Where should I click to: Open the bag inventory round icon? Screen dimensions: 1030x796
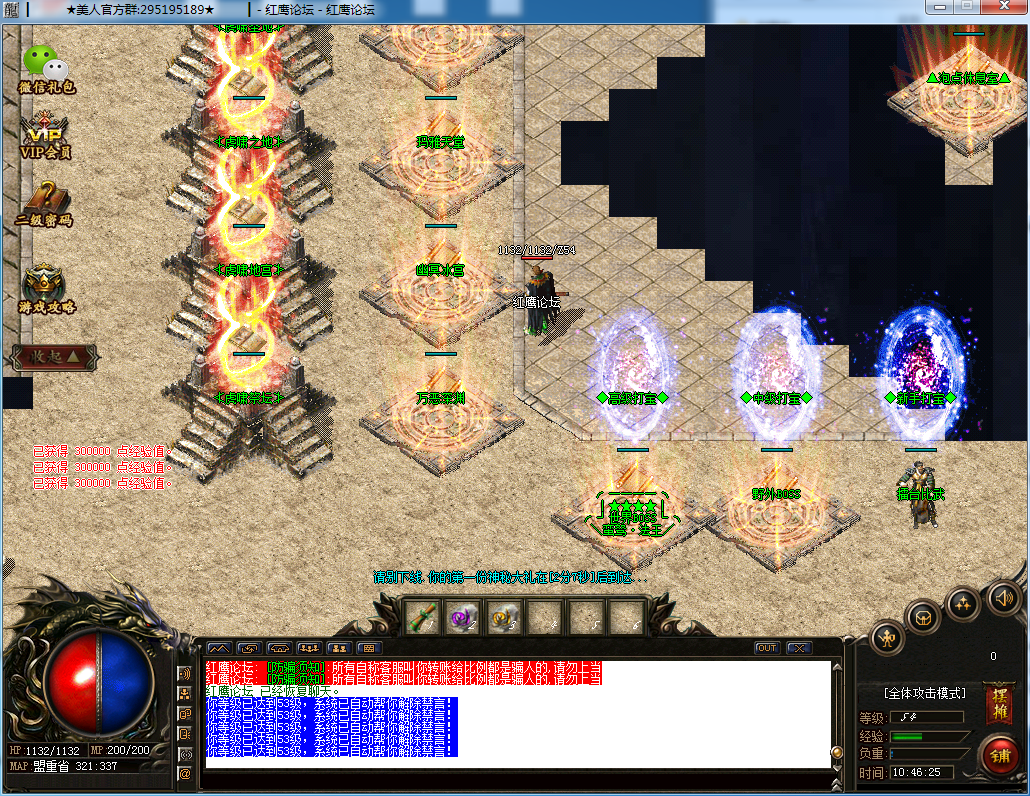(x=923, y=616)
